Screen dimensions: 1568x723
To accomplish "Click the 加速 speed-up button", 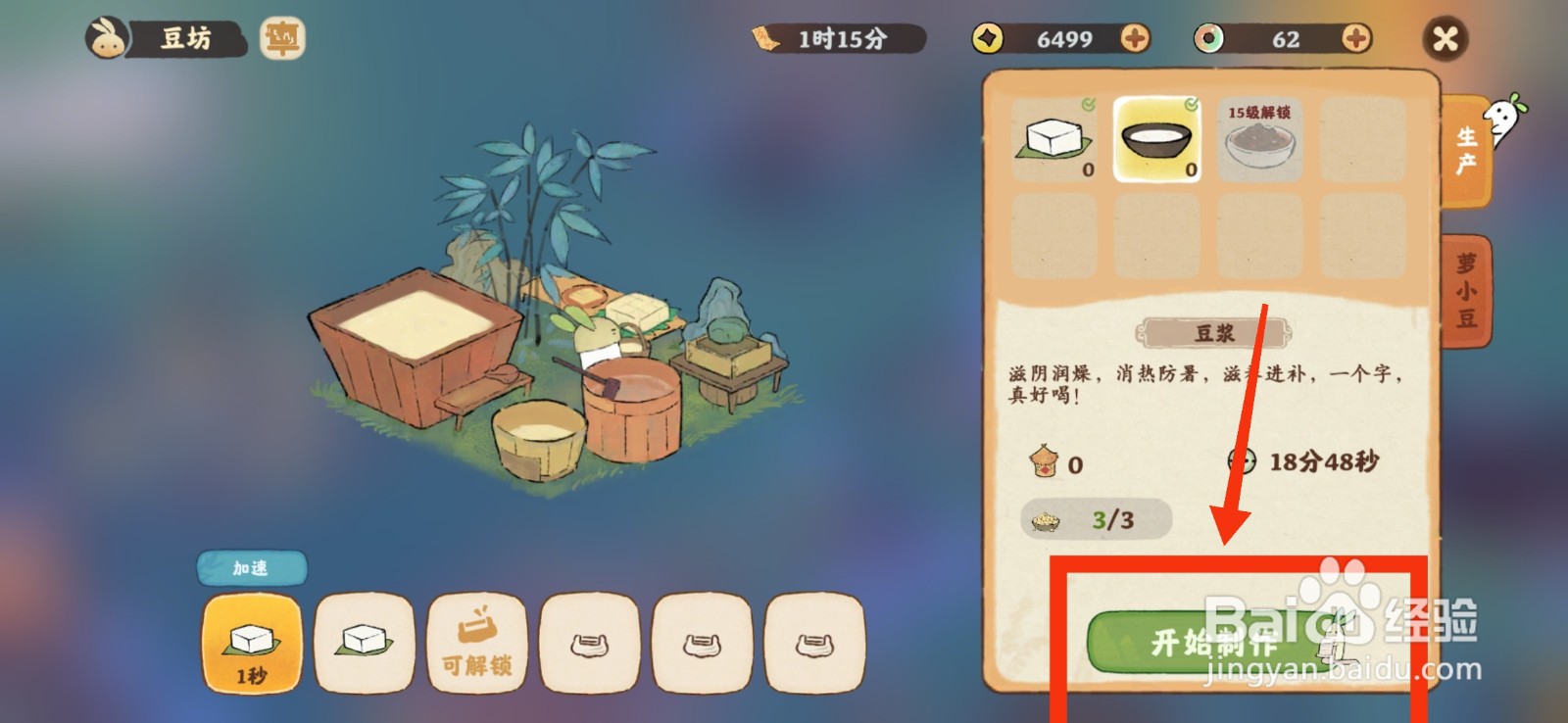I will tap(251, 566).
